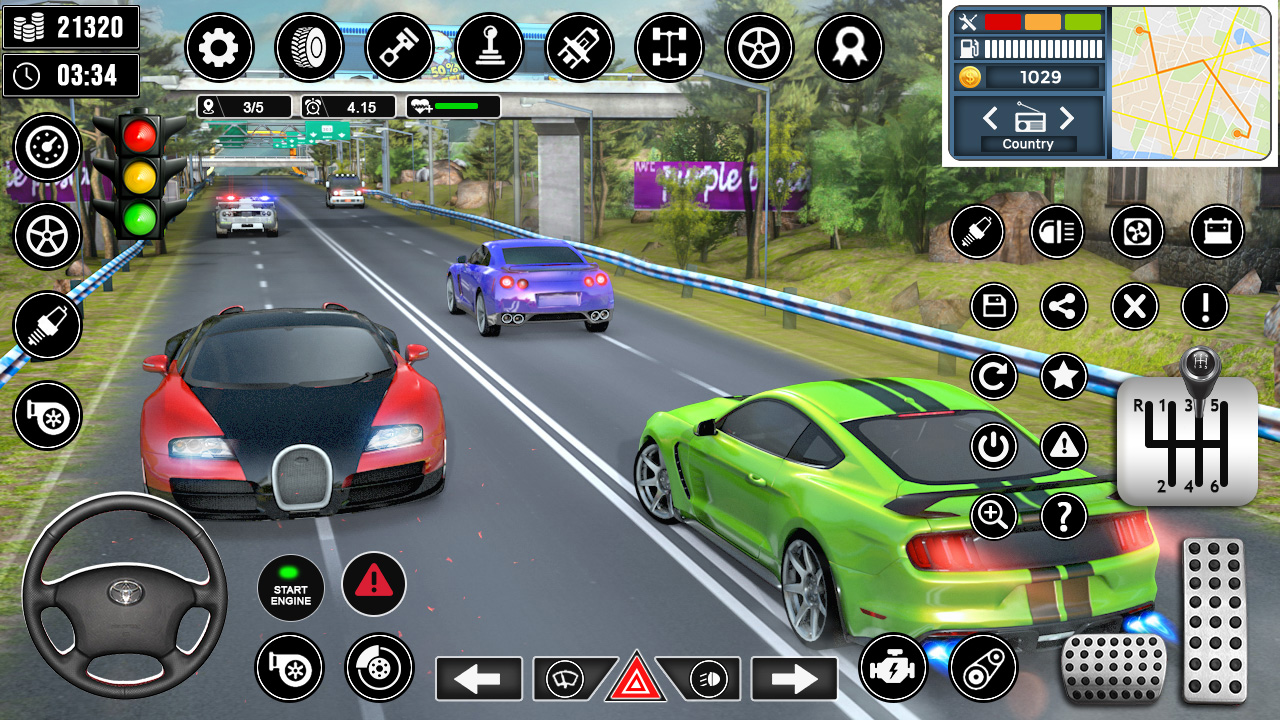
Task: Open the minimap view
Action: pos(1190,80)
